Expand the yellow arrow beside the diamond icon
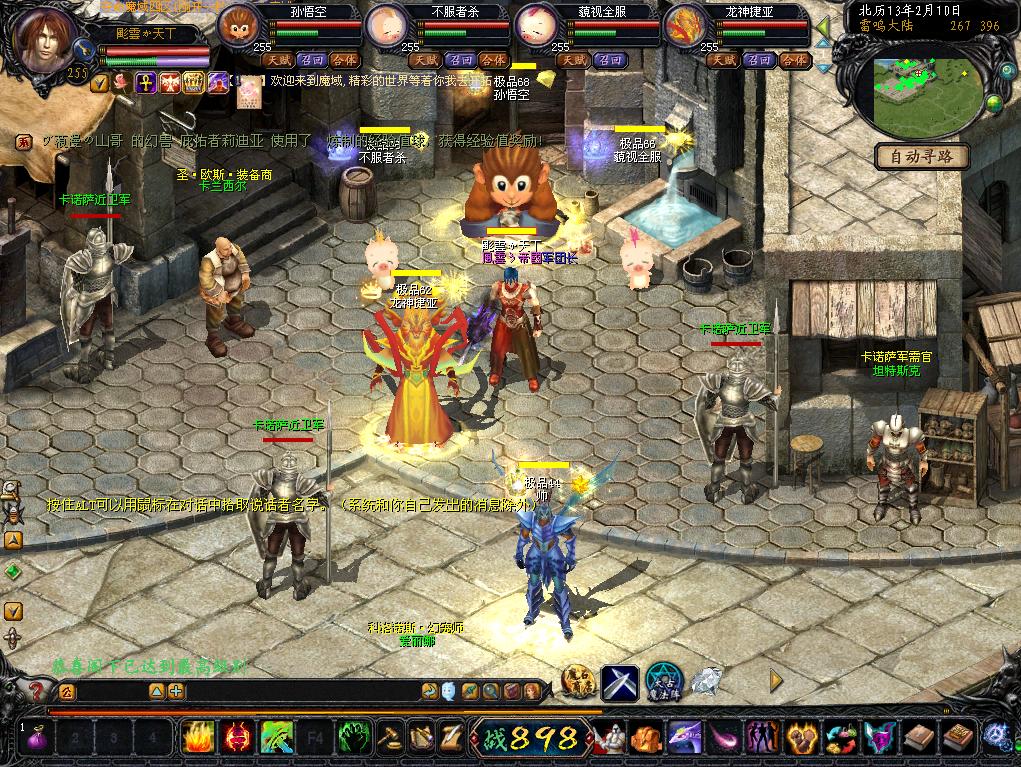1021x767 pixels. coord(775,681)
